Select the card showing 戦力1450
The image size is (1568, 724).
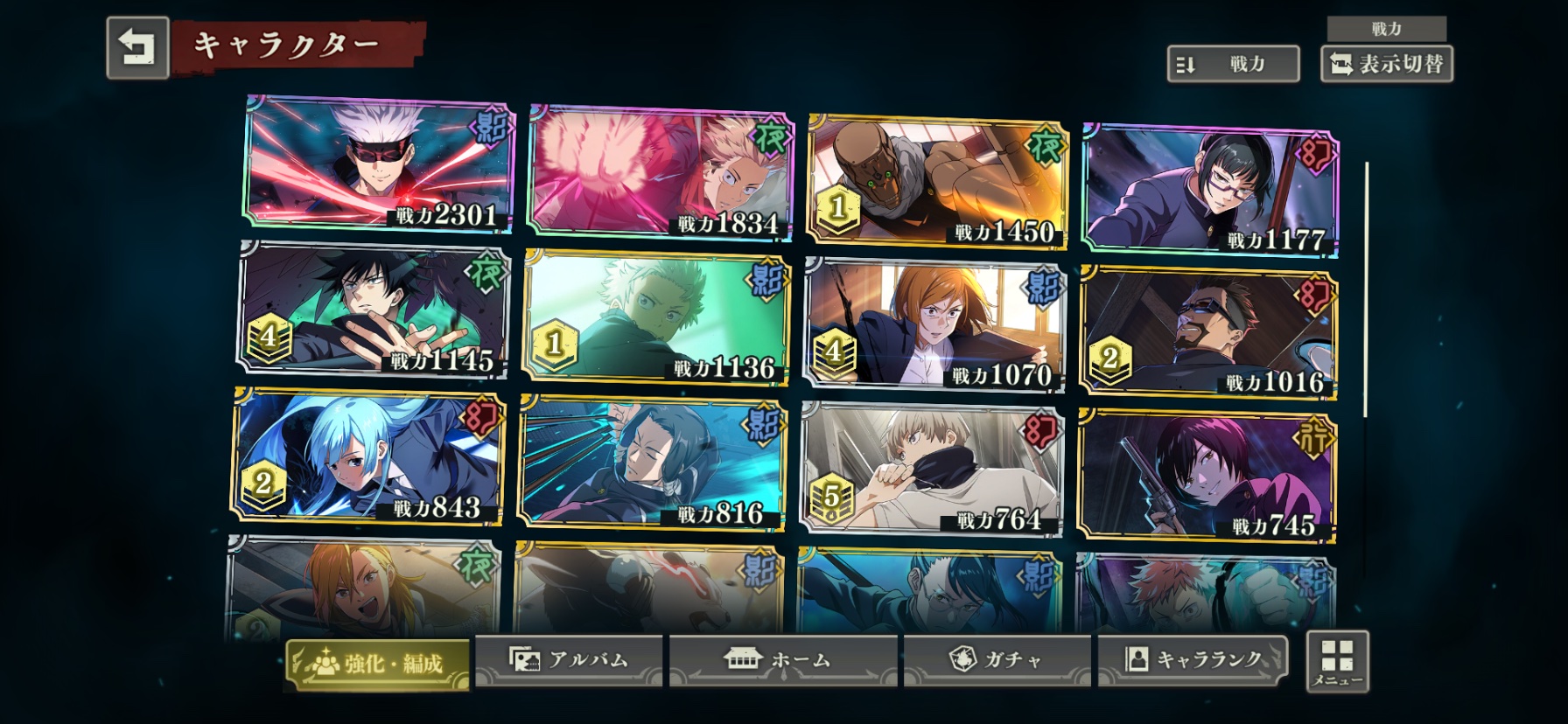coord(936,181)
